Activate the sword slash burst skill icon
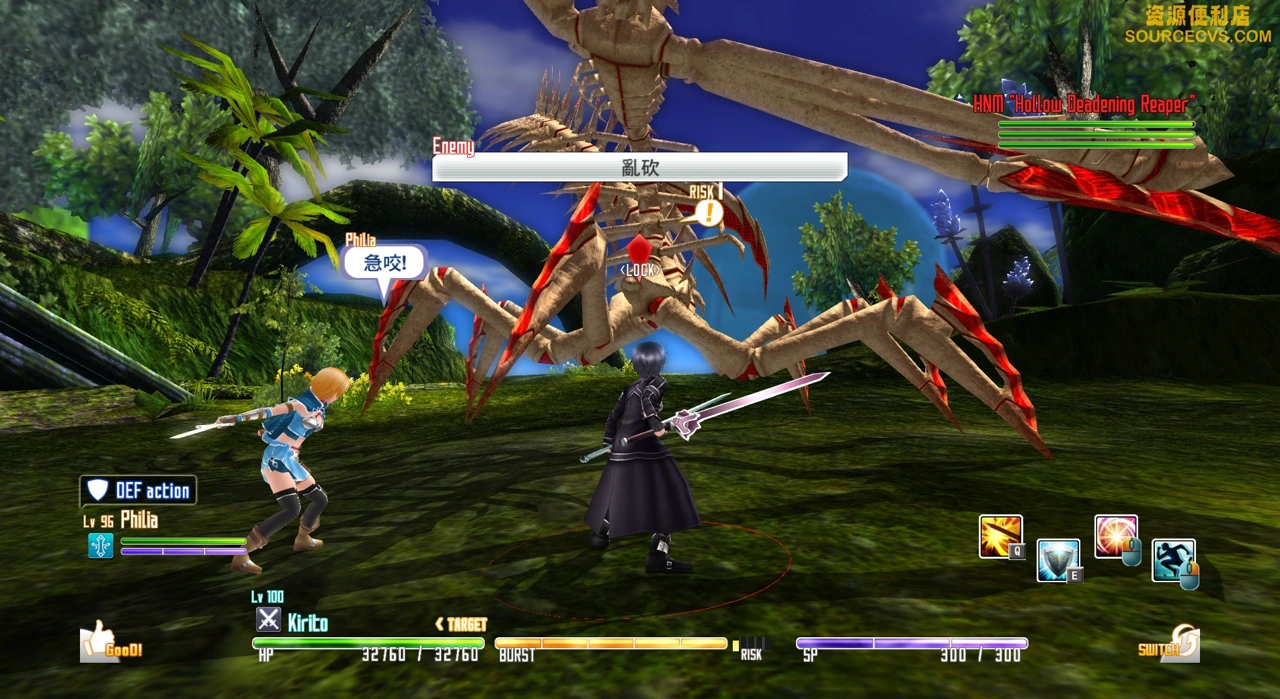This screenshot has width=1280, height=699. [x=1000, y=536]
